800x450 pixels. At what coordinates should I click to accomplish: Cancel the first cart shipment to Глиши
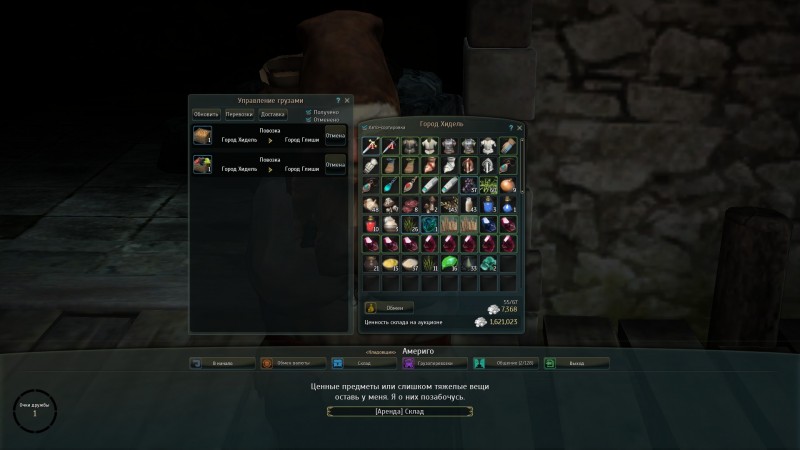(x=335, y=136)
